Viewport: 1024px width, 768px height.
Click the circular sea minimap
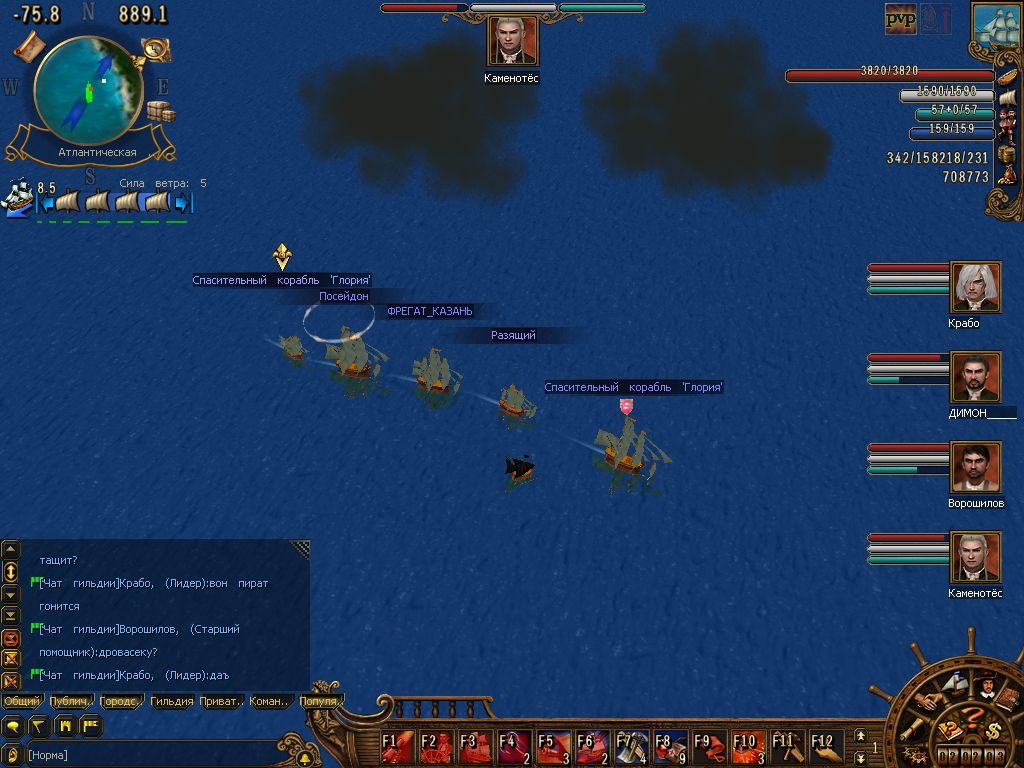click(x=88, y=89)
